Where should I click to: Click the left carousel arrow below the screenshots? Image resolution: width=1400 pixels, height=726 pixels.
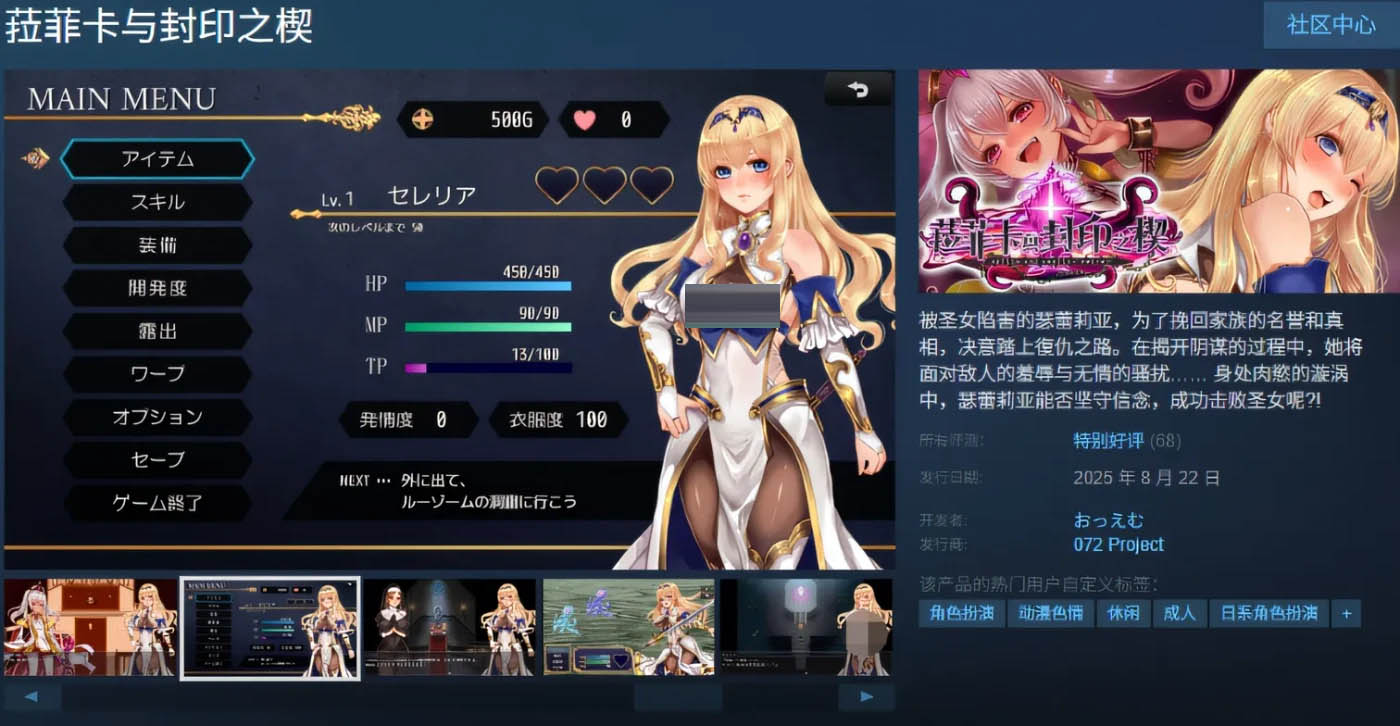pyautogui.click(x=33, y=695)
